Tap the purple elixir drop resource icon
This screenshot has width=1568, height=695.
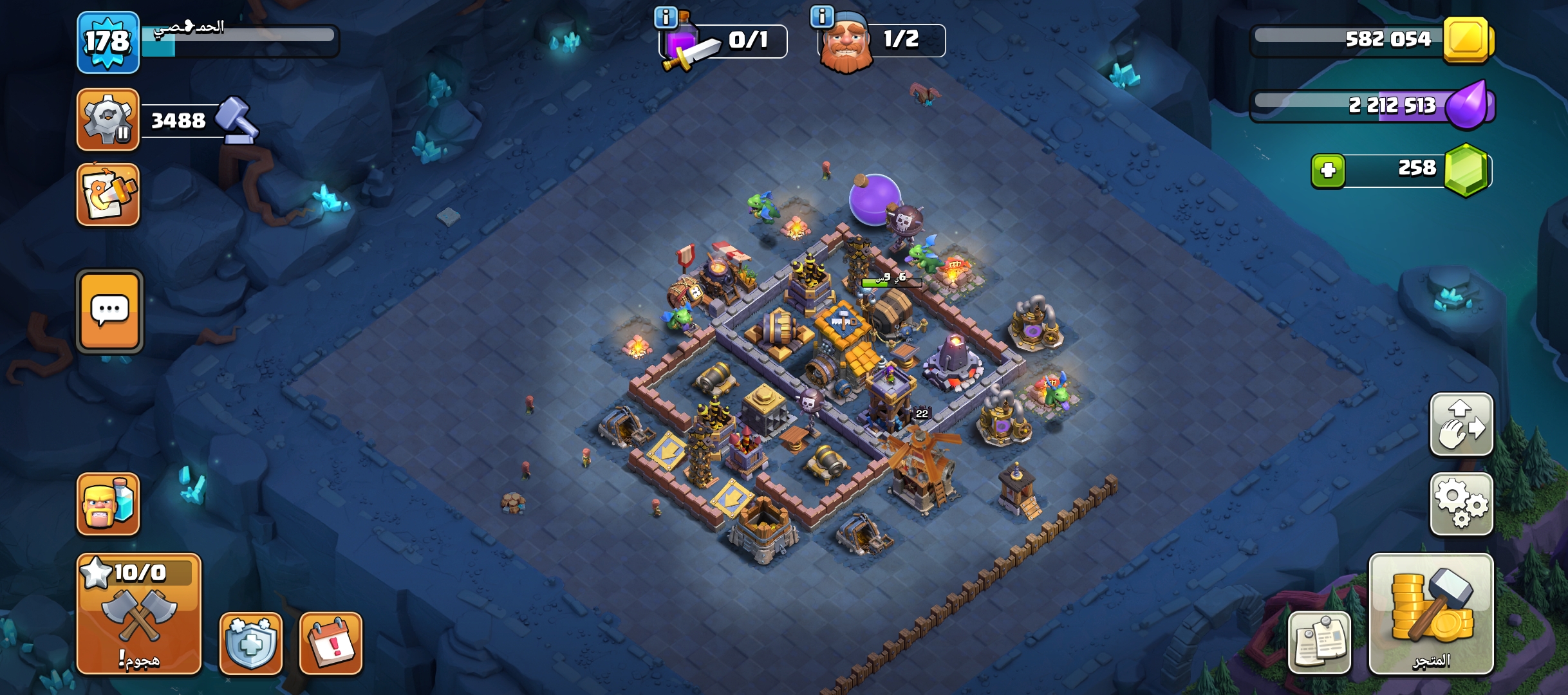coord(1467,105)
